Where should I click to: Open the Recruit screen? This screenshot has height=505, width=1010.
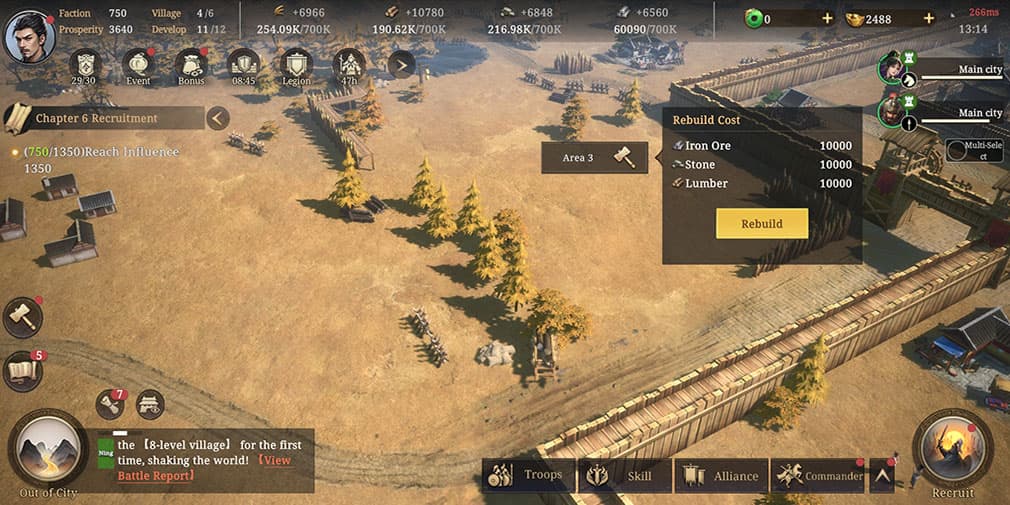[x=952, y=451]
